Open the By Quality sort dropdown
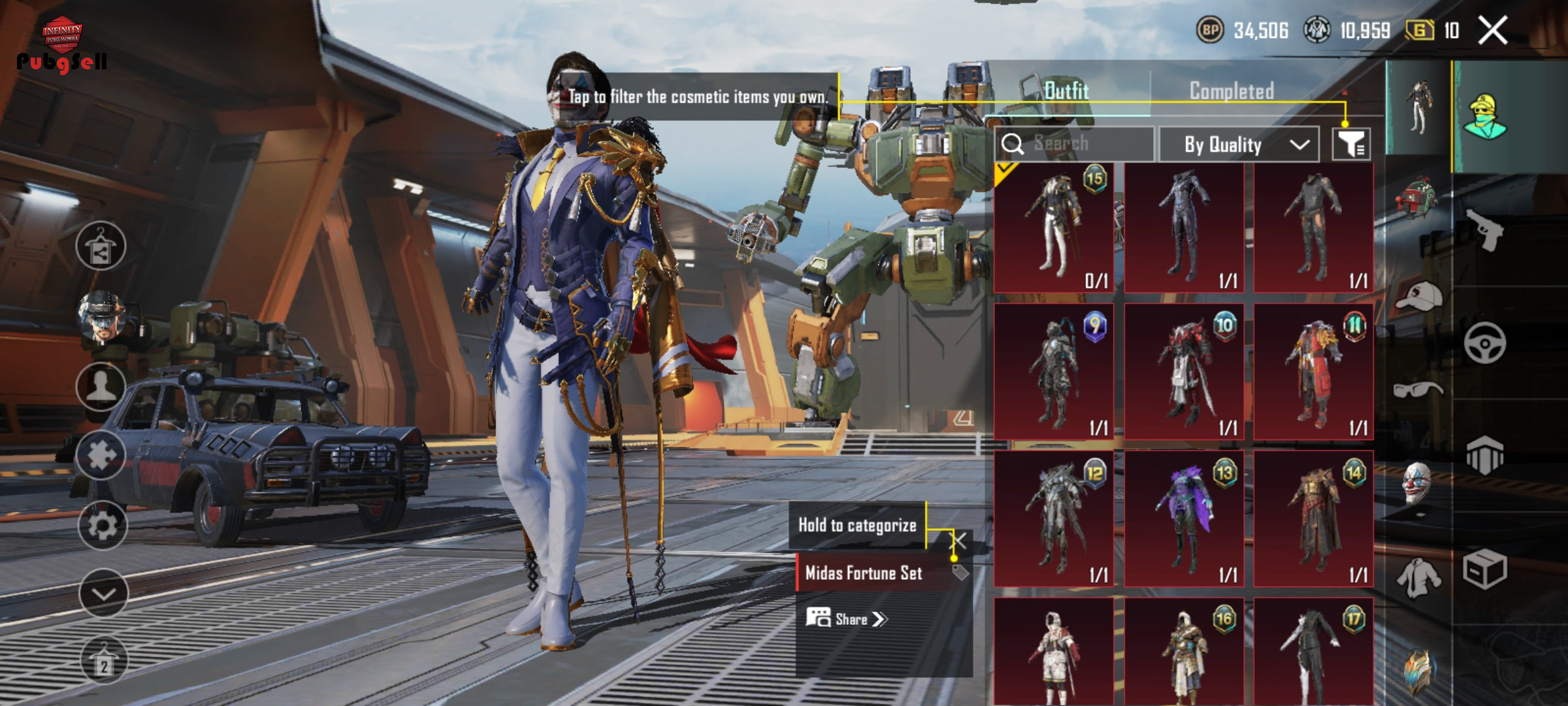 (1239, 144)
